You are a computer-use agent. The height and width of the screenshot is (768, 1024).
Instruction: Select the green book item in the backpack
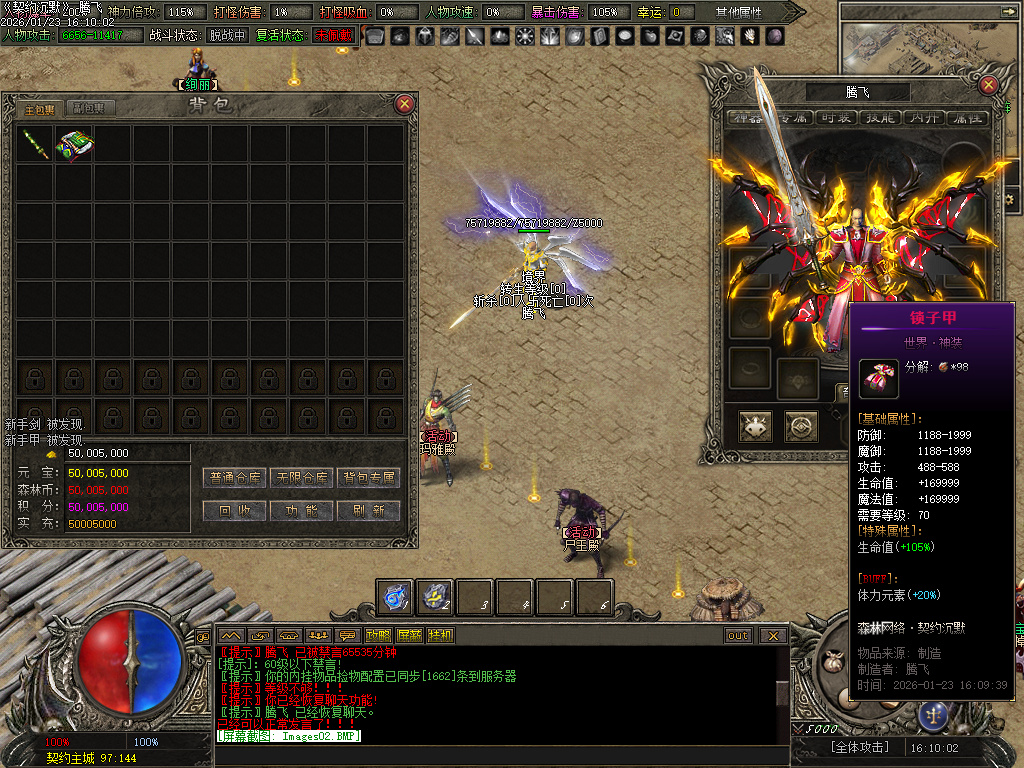(73, 144)
